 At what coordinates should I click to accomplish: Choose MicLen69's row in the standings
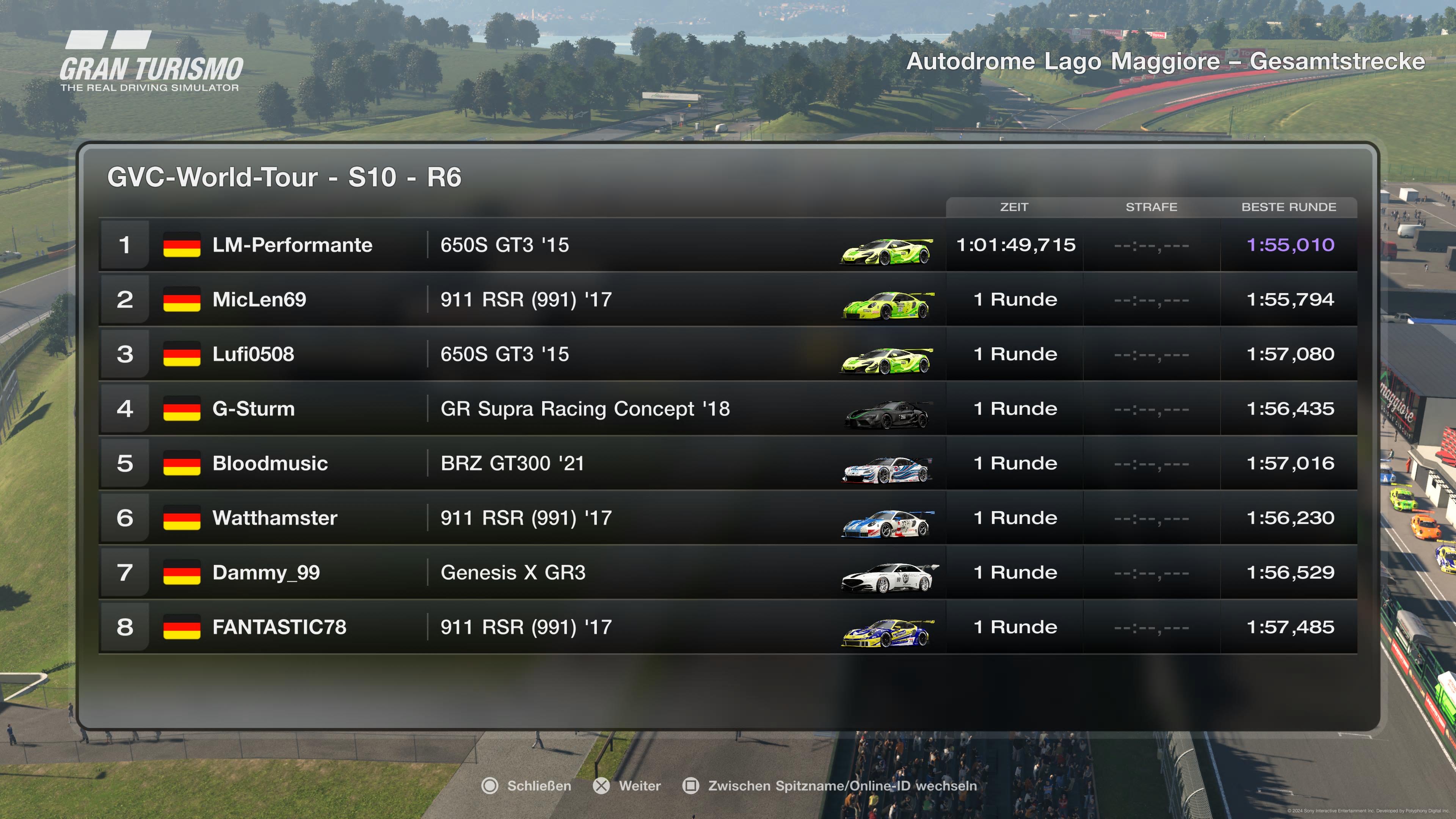728,300
